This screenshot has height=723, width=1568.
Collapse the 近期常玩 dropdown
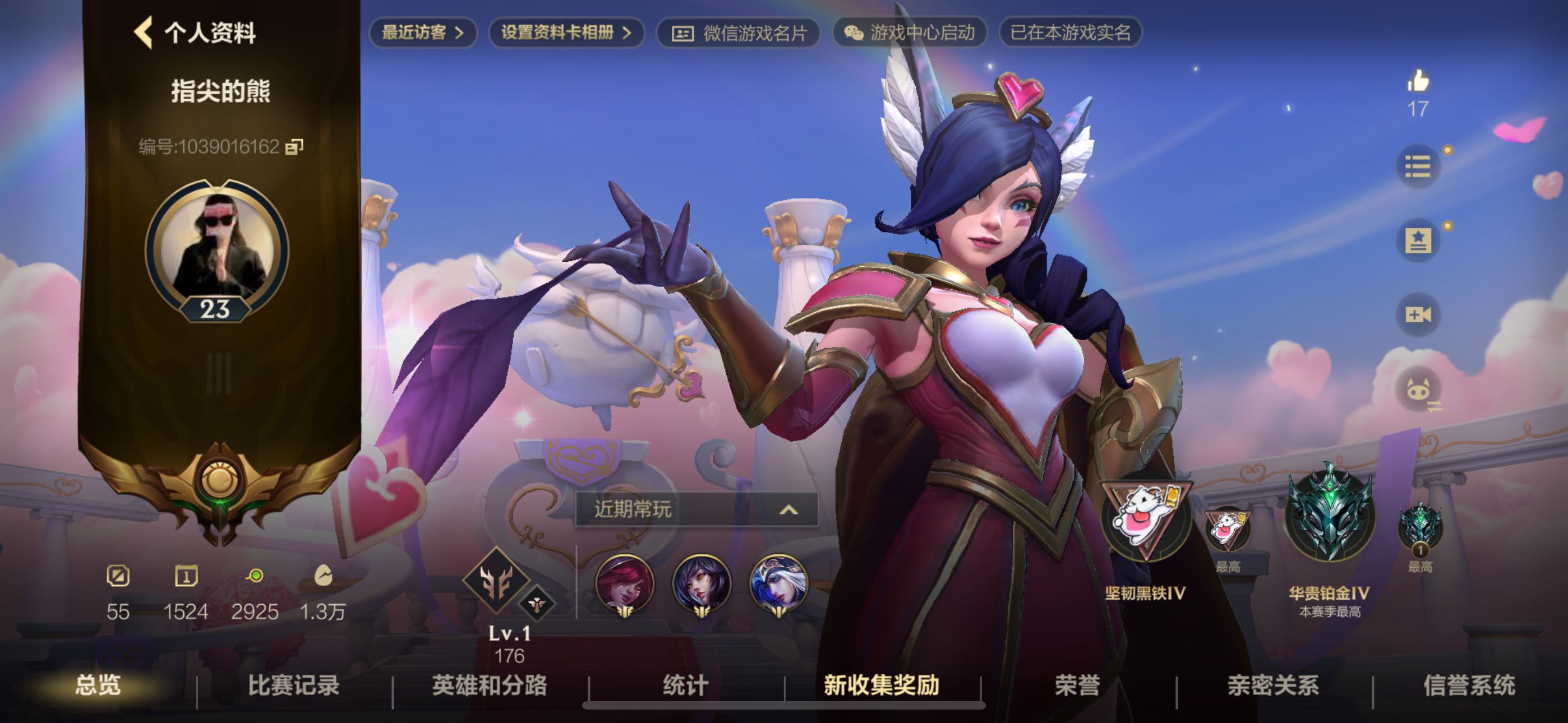tap(788, 509)
